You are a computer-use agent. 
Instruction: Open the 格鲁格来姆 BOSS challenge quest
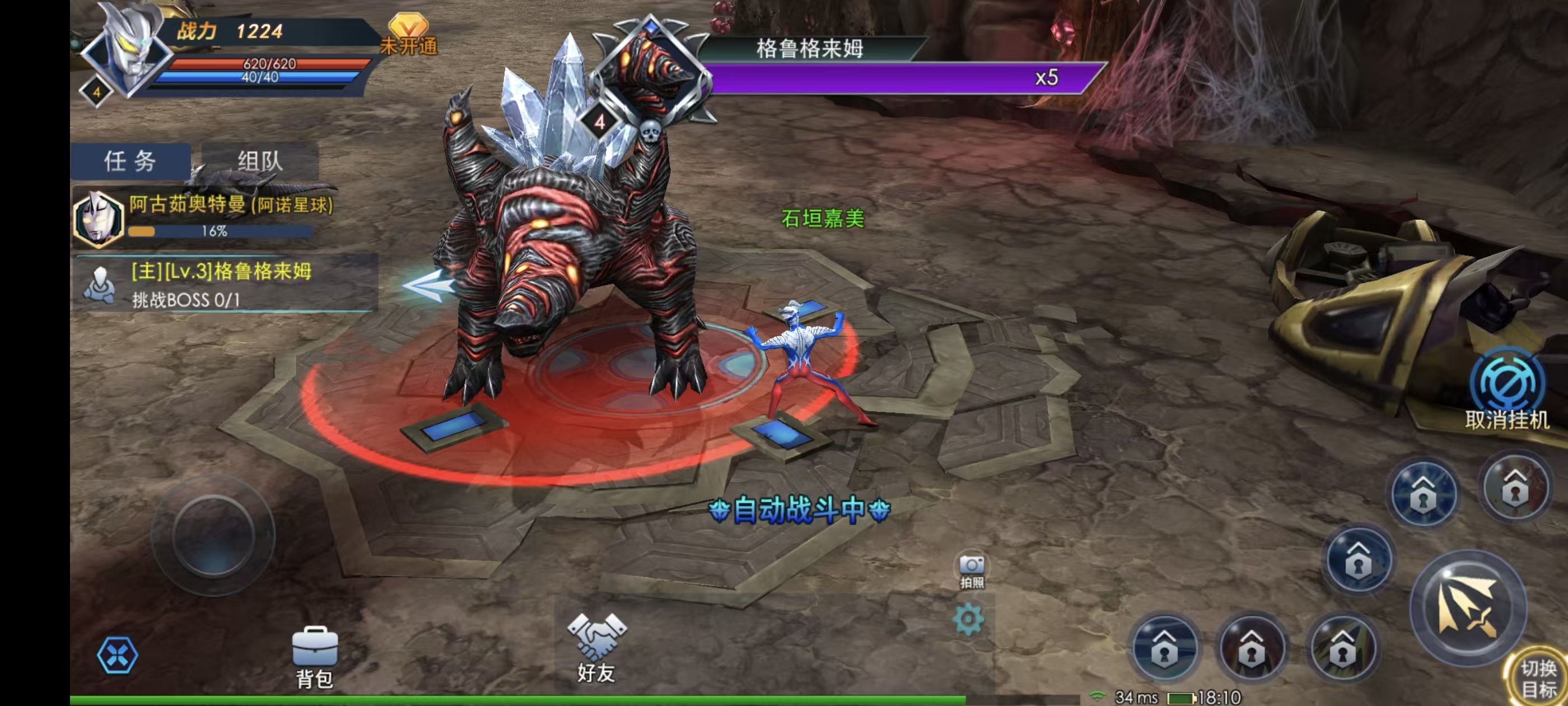tap(223, 284)
